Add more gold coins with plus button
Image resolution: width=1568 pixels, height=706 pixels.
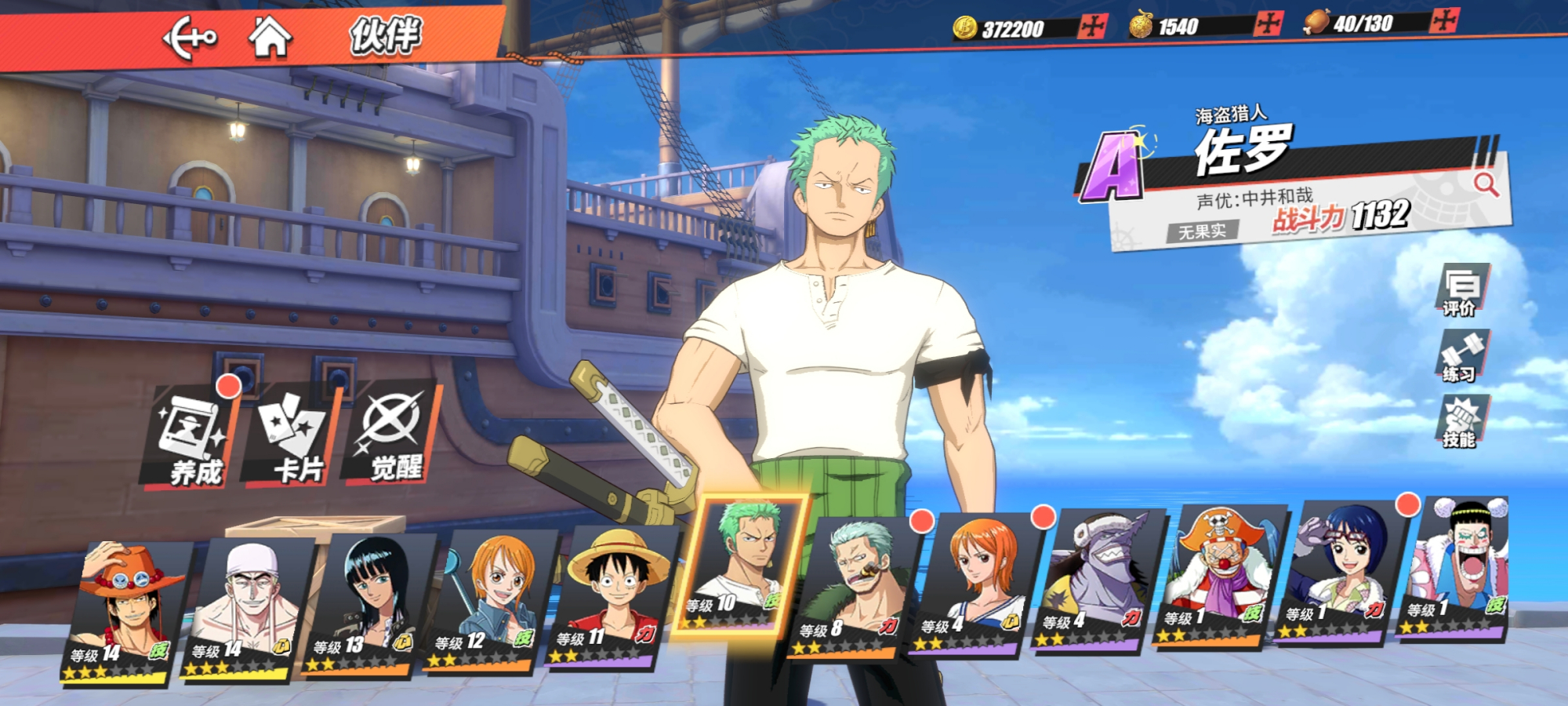point(1091,27)
